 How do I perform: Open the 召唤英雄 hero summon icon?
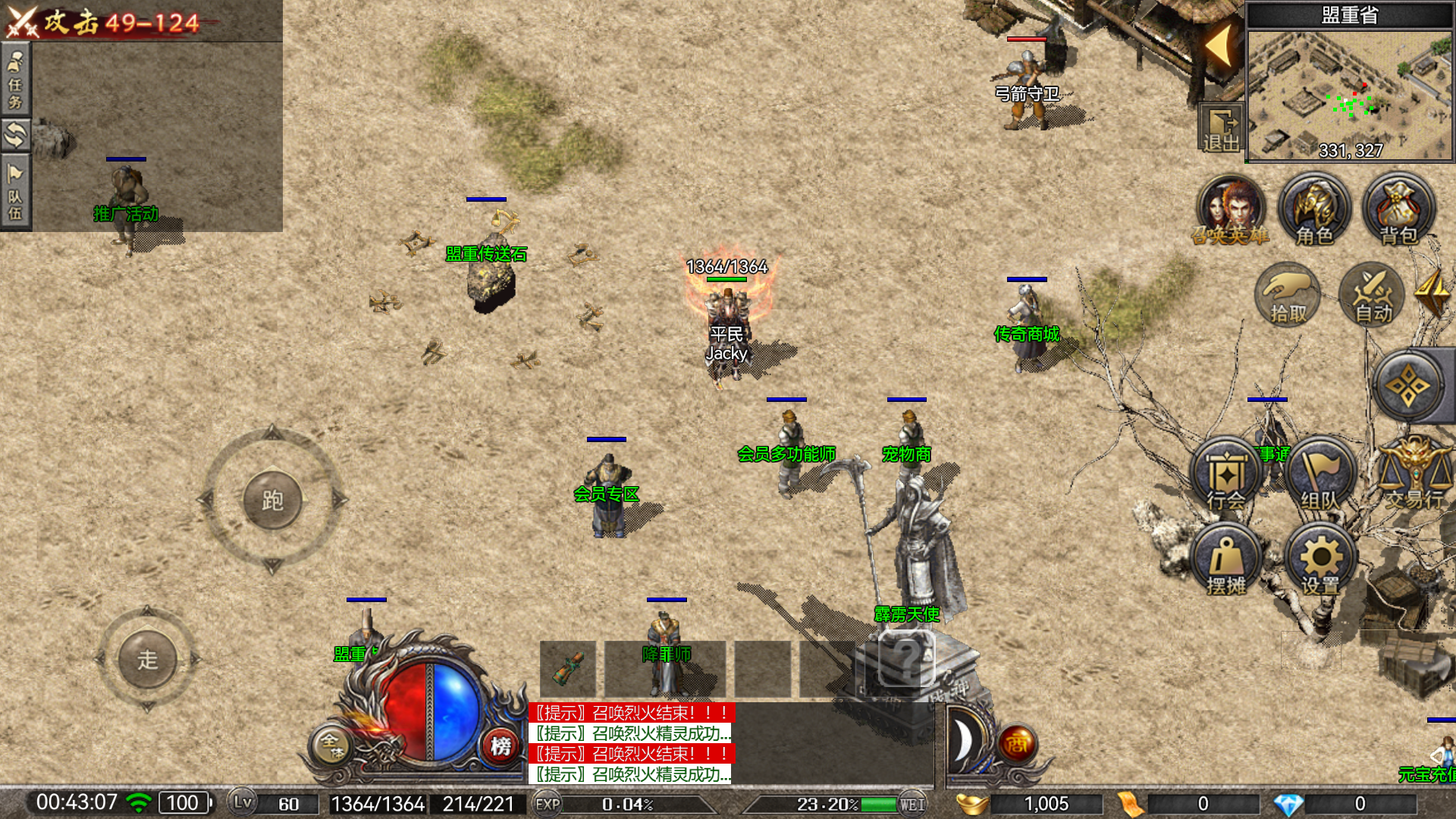coord(1230,210)
